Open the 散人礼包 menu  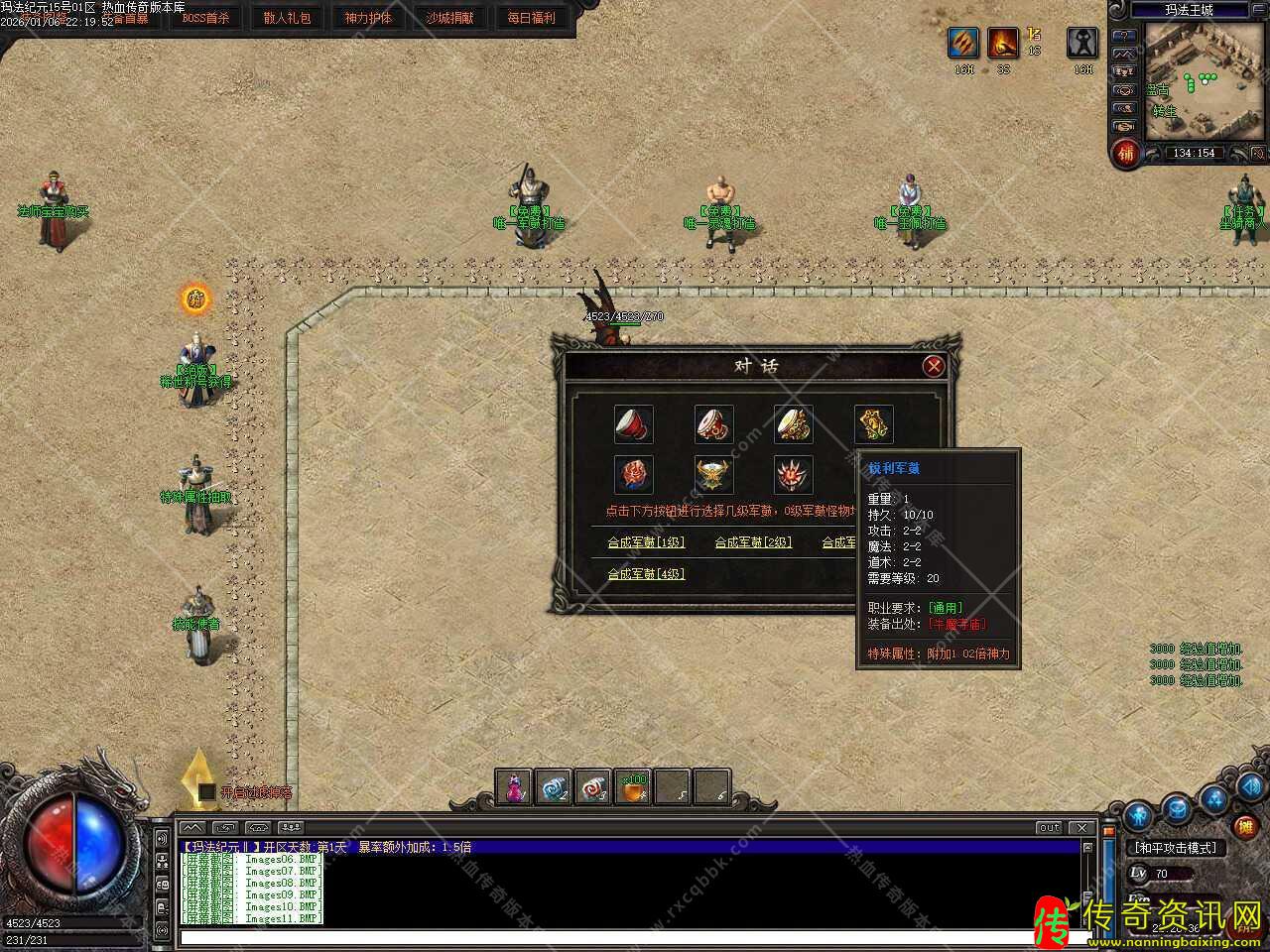pyautogui.click(x=287, y=18)
